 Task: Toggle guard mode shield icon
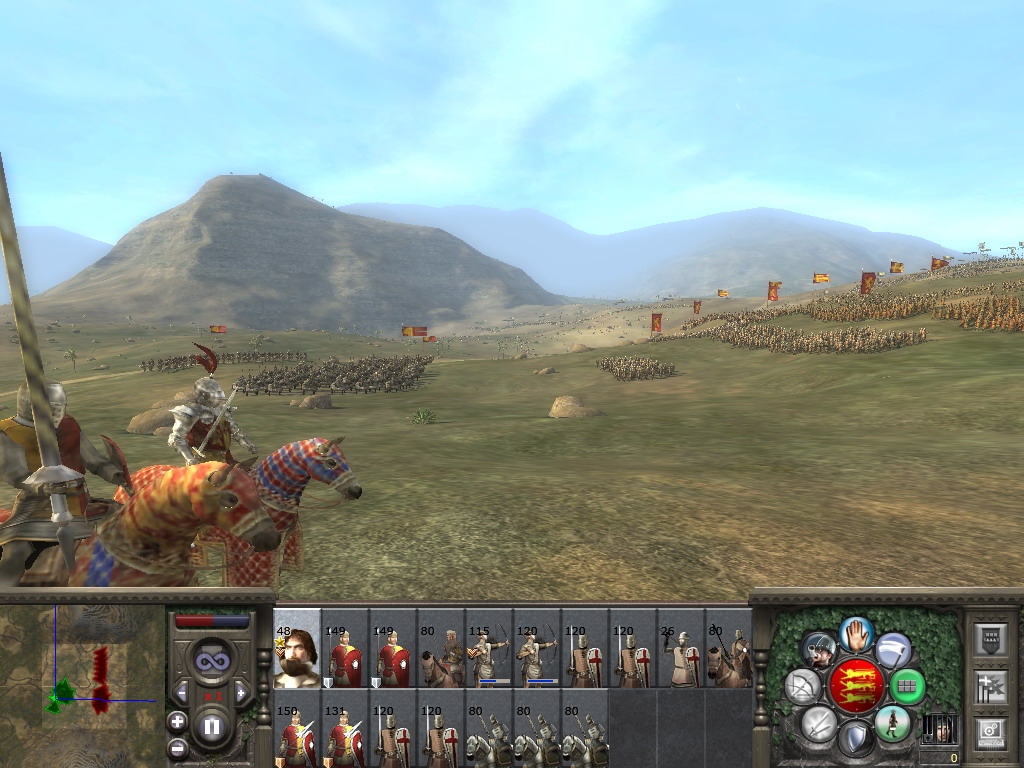(855, 740)
